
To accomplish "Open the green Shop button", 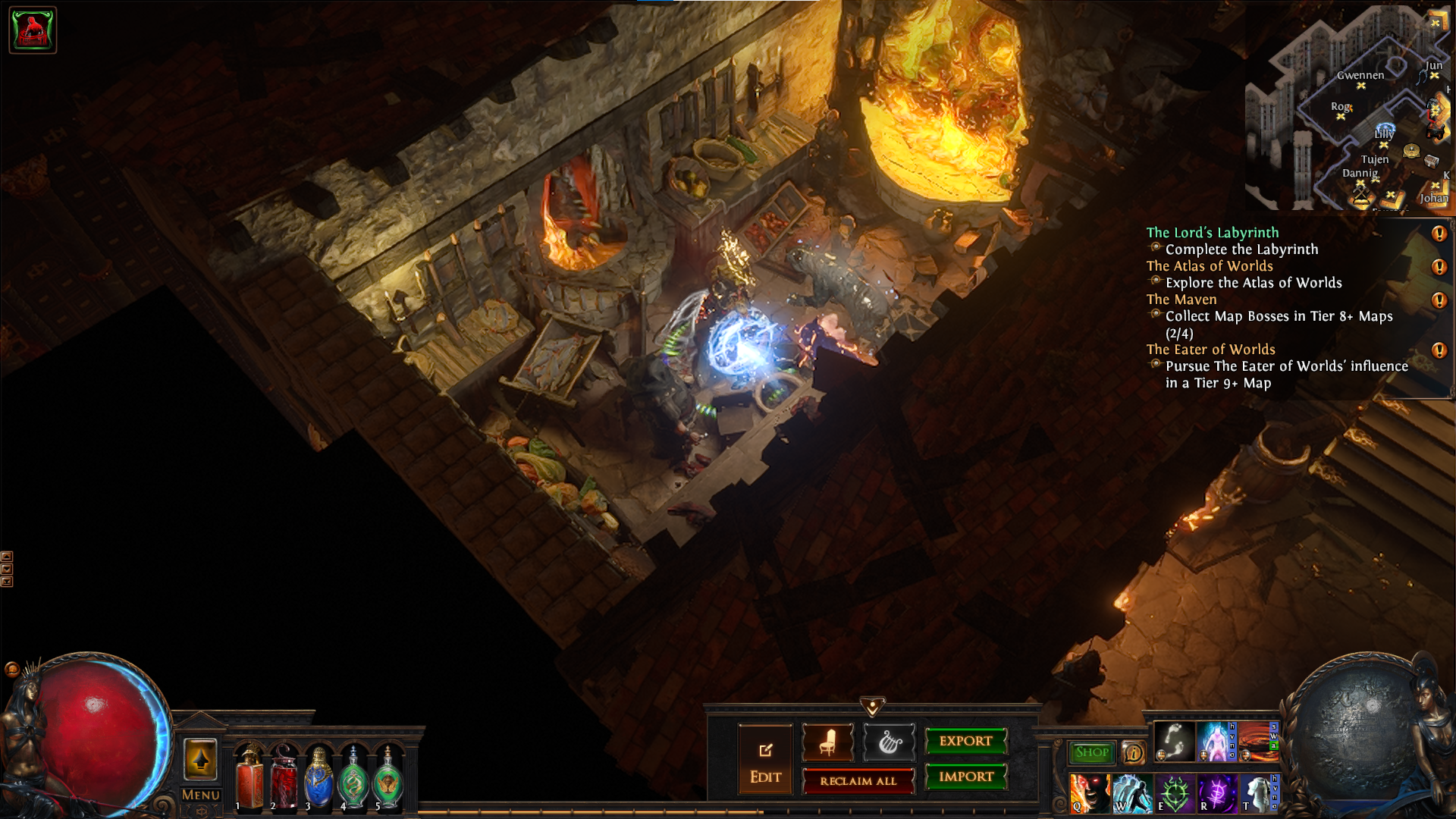I will (x=1091, y=752).
